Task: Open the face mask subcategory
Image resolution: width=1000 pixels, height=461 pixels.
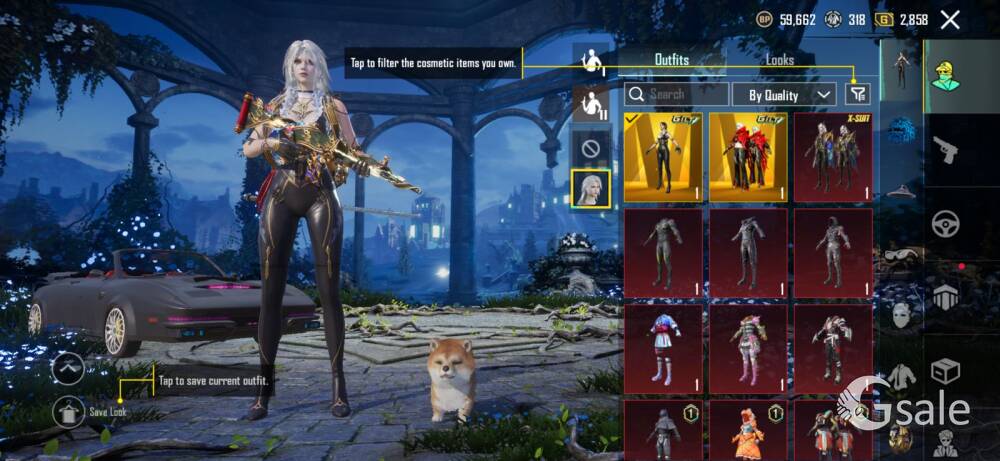Action: tap(902, 316)
